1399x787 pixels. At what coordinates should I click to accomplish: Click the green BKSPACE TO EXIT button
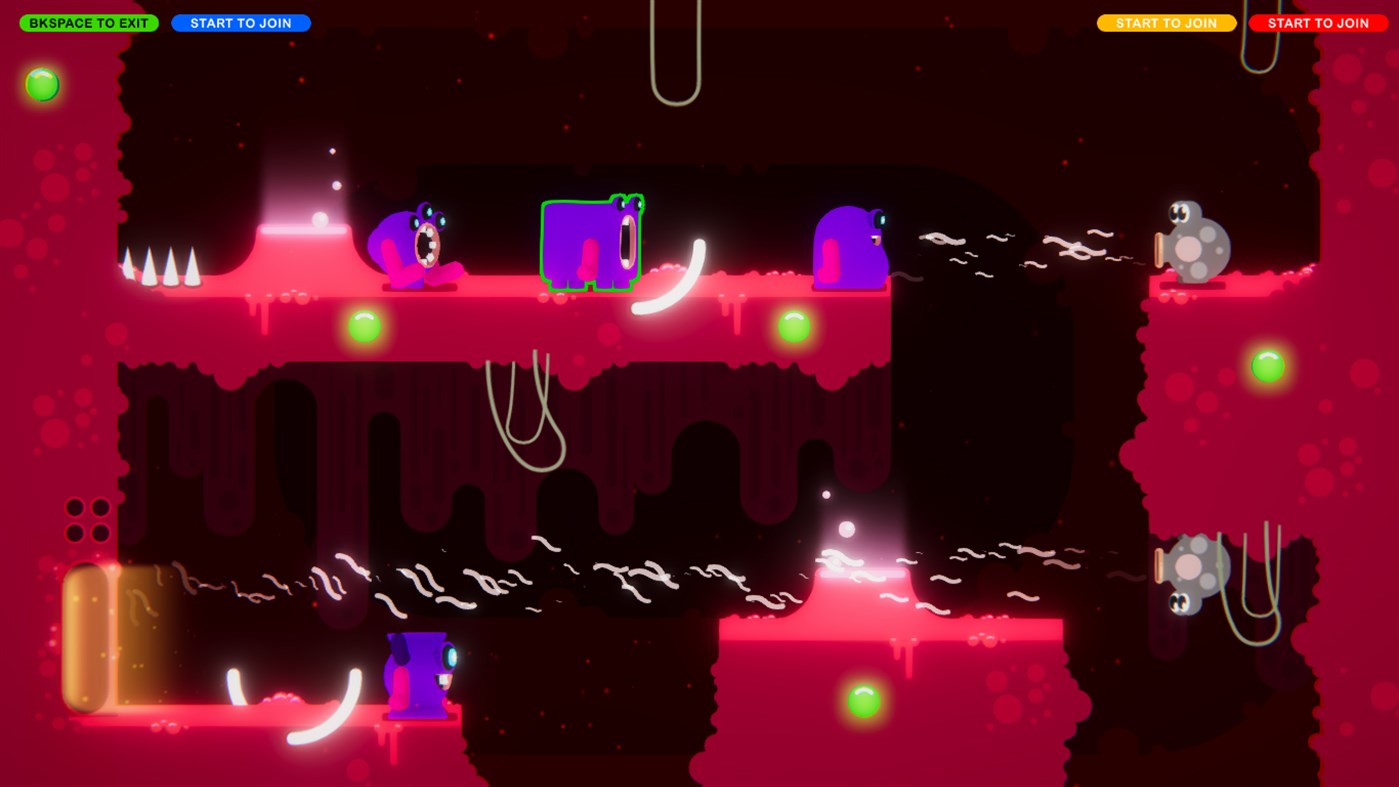pyautogui.click(x=88, y=21)
